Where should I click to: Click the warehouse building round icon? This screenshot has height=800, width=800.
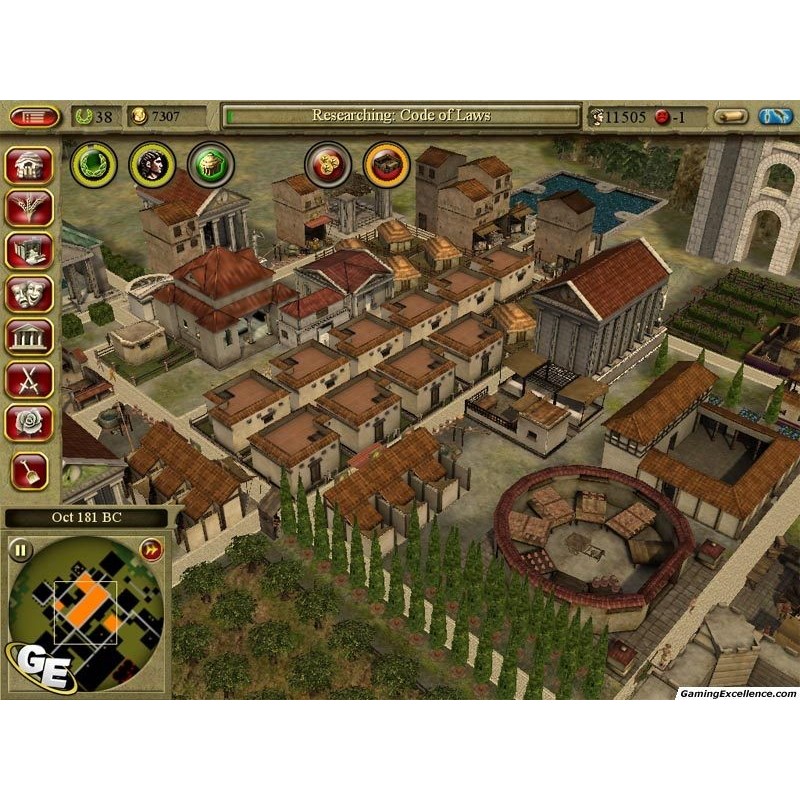[x=386, y=164]
